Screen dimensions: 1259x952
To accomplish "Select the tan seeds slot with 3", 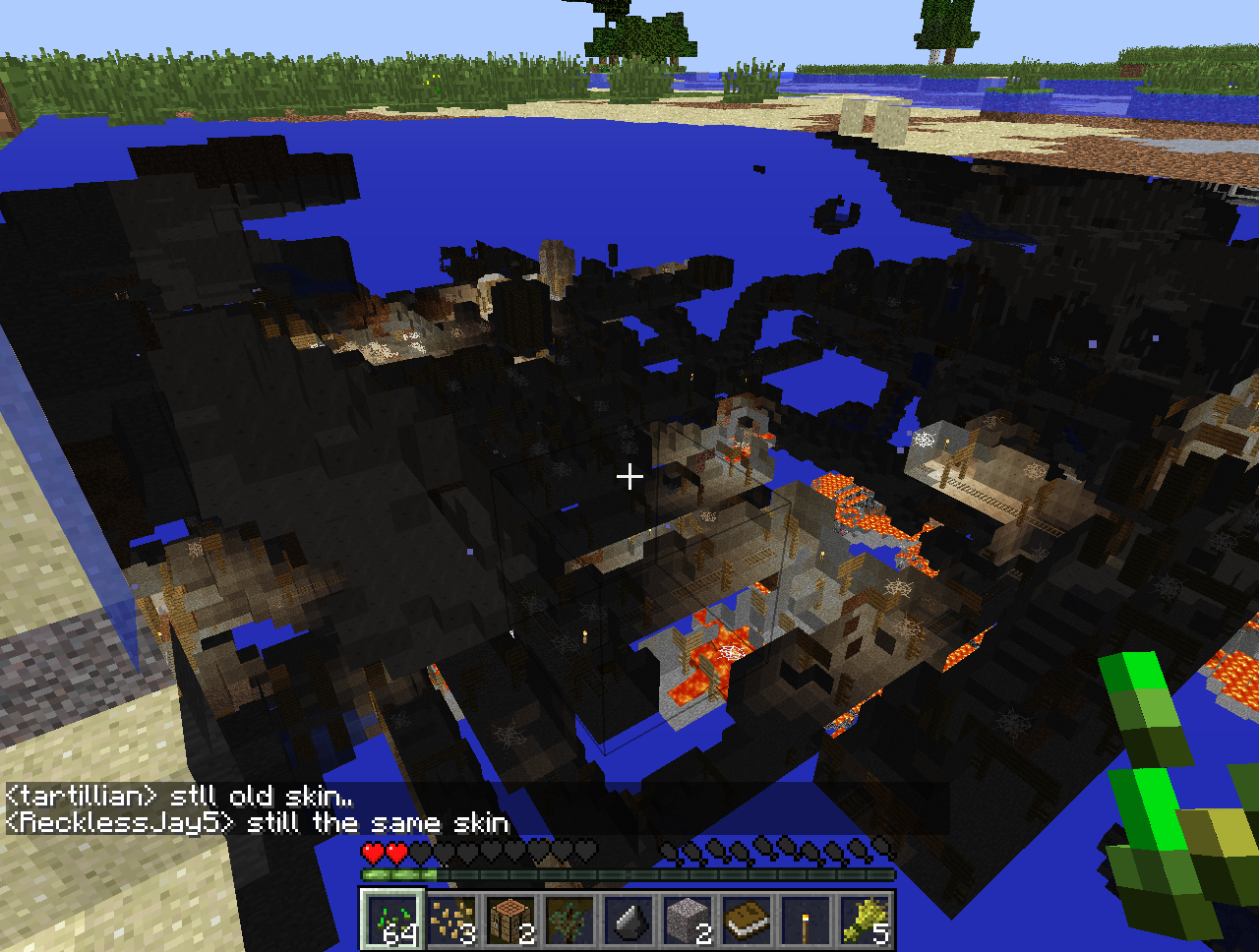I will 450,921.
